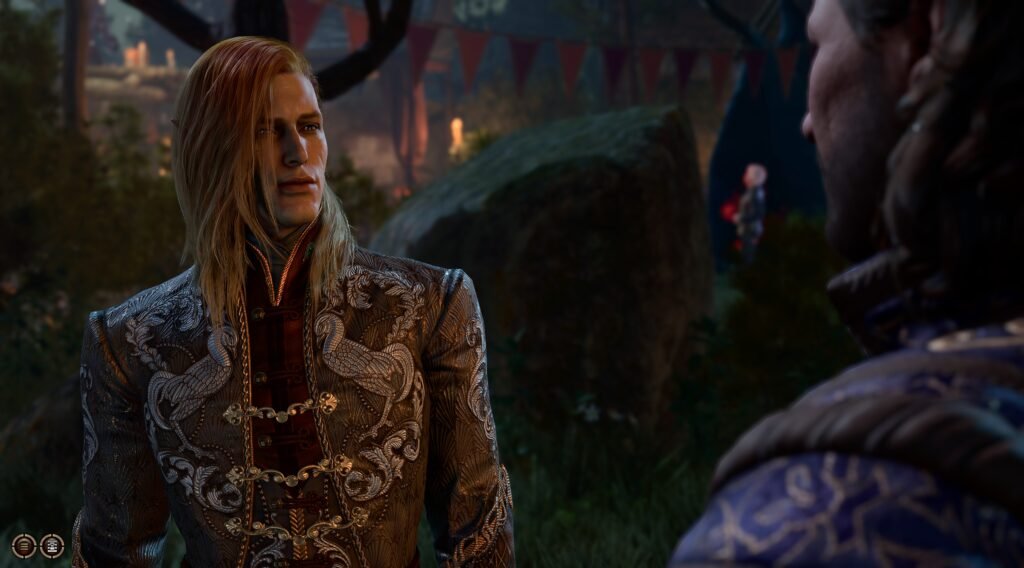Click the chest-shaped trade icon
The height and width of the screenshot is (568, 1024).
tap(52, 545)
